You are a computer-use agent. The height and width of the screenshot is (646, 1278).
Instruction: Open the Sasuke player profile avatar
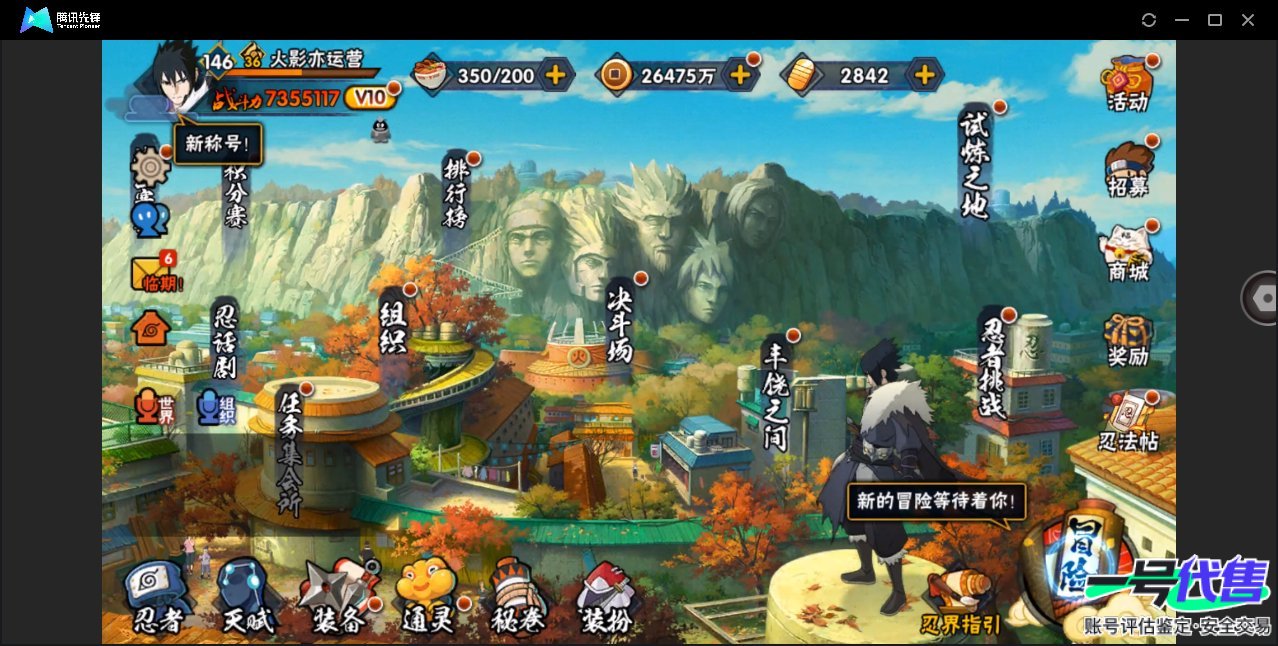pyautogui.click(x=178, y=79)
